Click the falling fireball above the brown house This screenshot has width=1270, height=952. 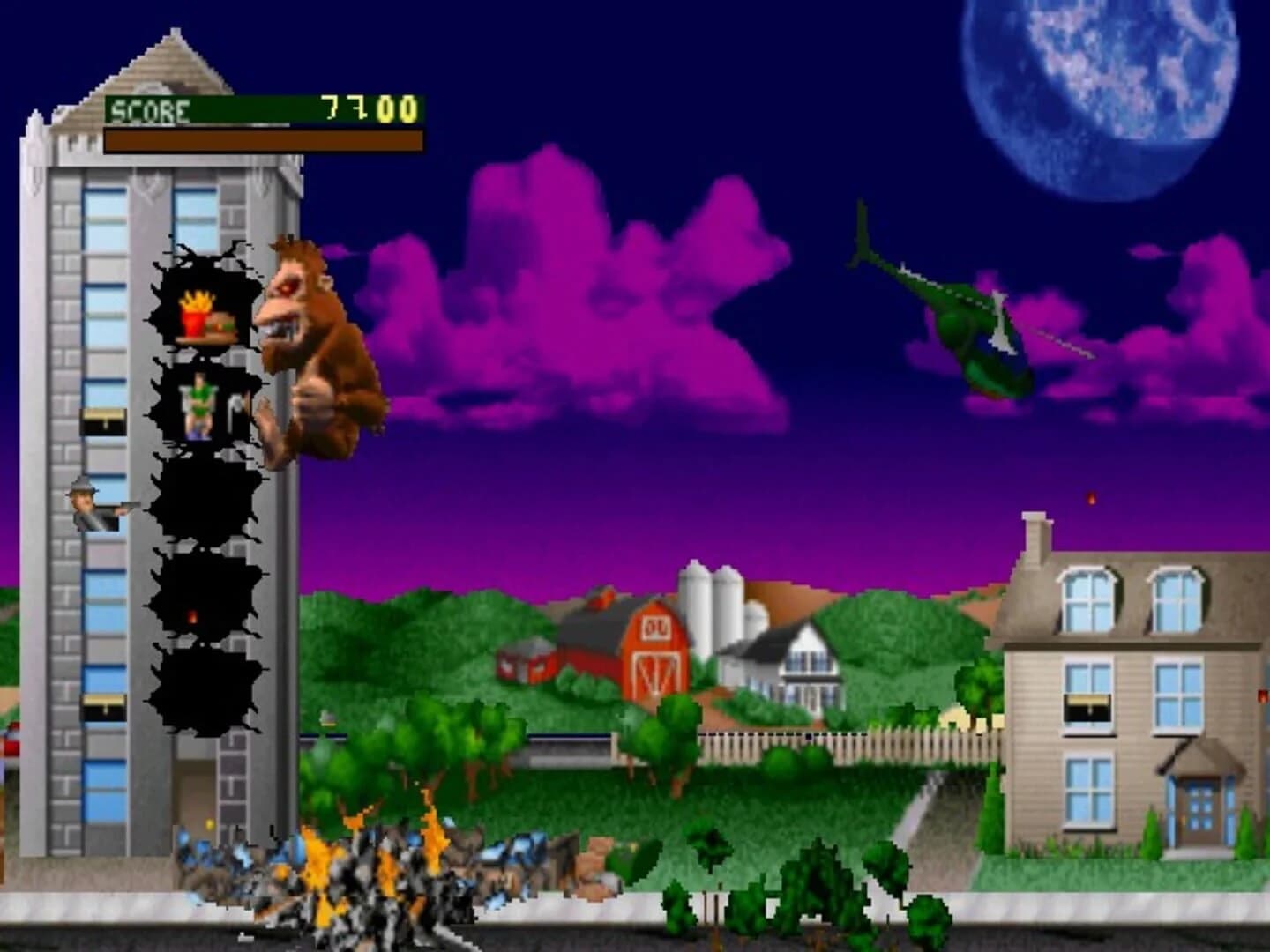click(1092, 499)
